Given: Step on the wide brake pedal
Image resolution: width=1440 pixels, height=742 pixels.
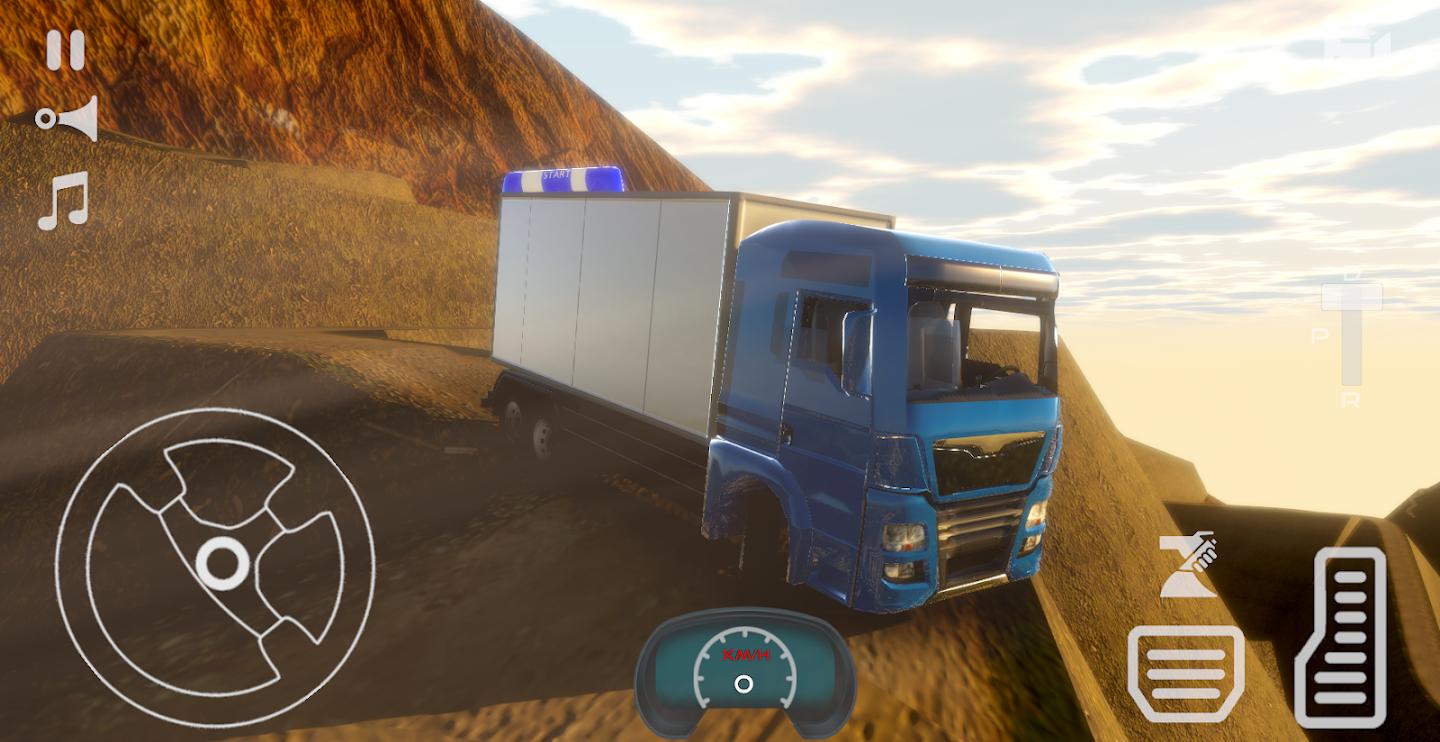Looking at the screenshot, I should pos(1186,673).
